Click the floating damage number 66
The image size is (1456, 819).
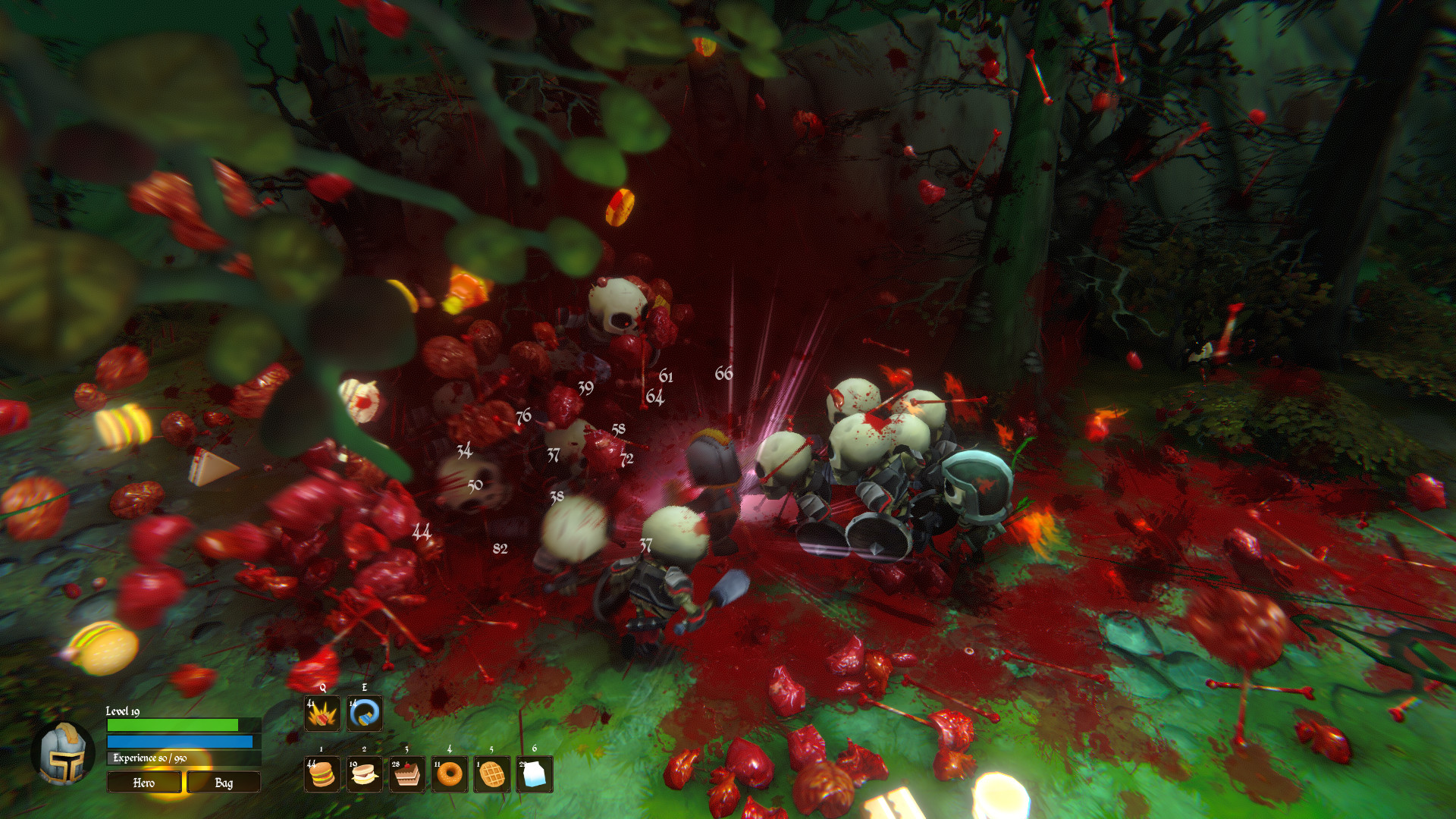click(726, 373)
